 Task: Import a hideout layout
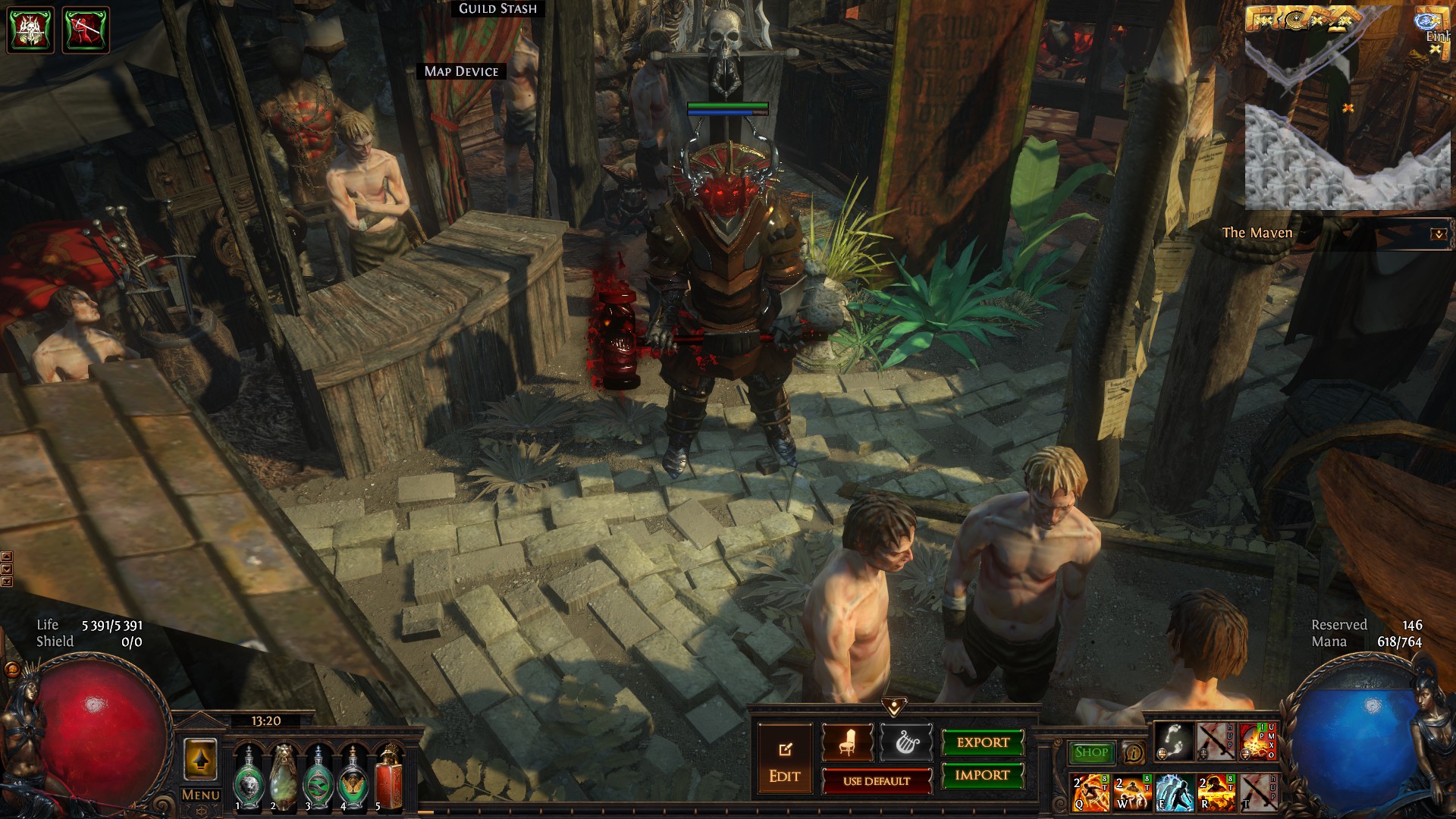click(x=983, y=775)
